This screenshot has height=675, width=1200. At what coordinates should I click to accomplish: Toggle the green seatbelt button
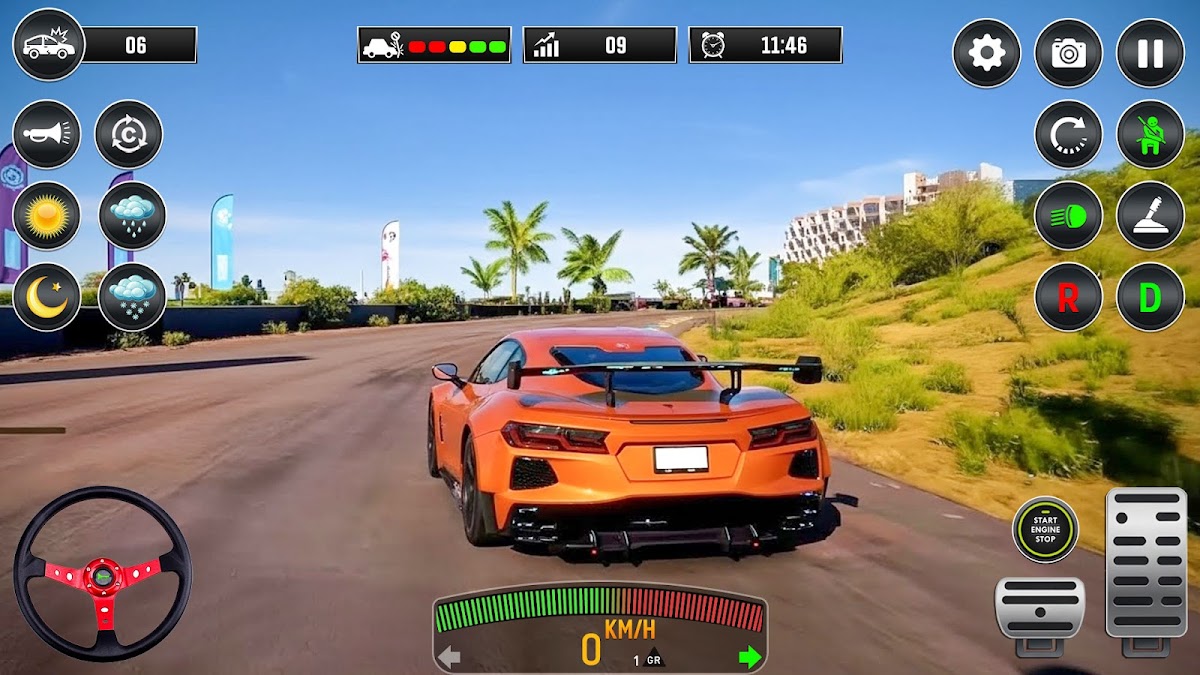coord(1150,134)
